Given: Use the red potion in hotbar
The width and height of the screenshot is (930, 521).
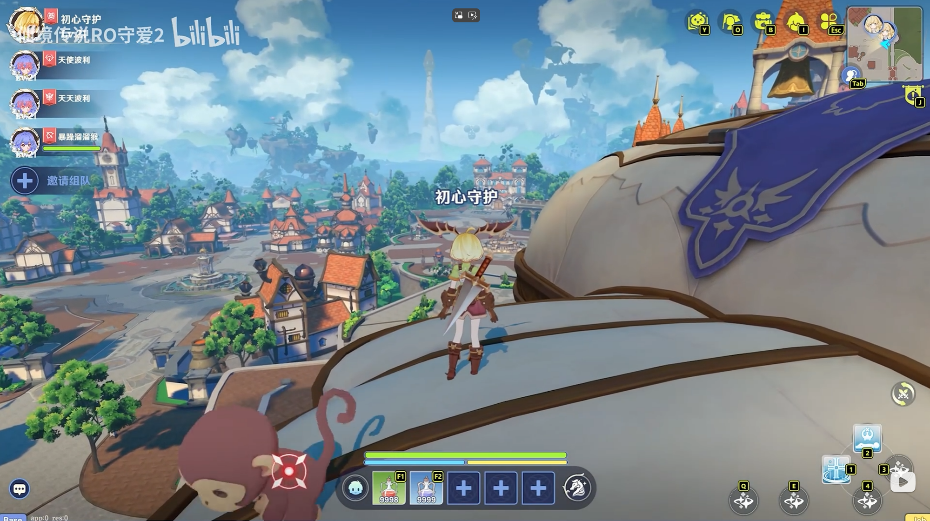Looking at the screenshot, I should [389, 488].
